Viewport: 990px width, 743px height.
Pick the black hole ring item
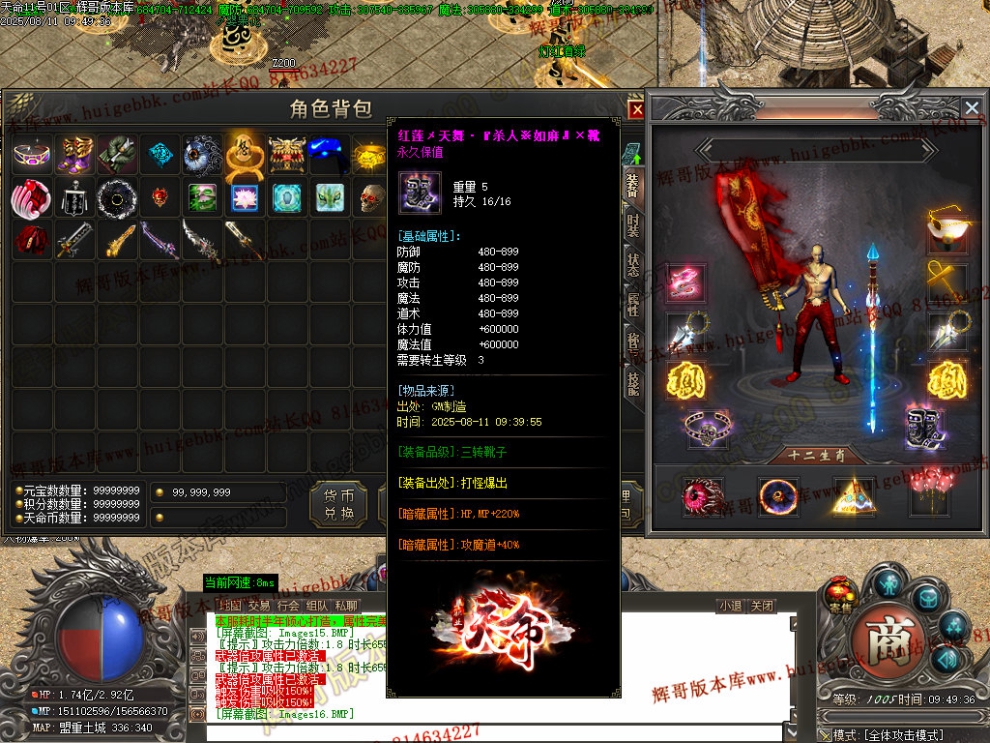(x=116, y=198)
